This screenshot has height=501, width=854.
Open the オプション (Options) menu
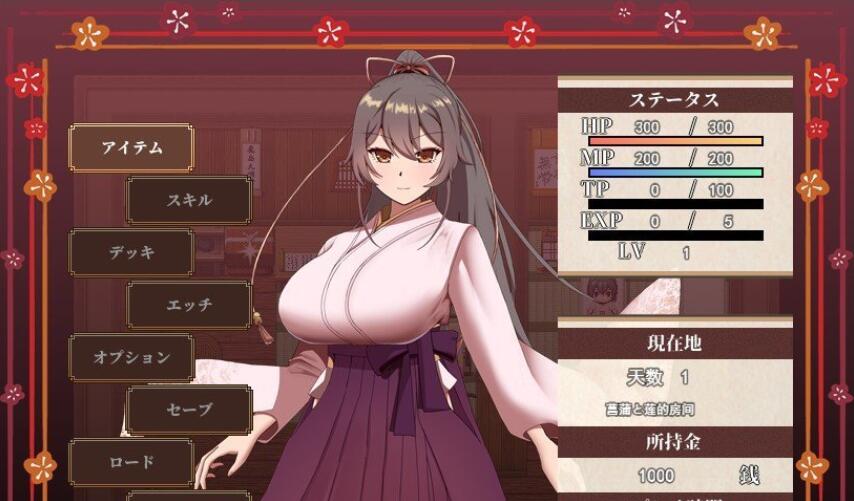tap(131, 357)
